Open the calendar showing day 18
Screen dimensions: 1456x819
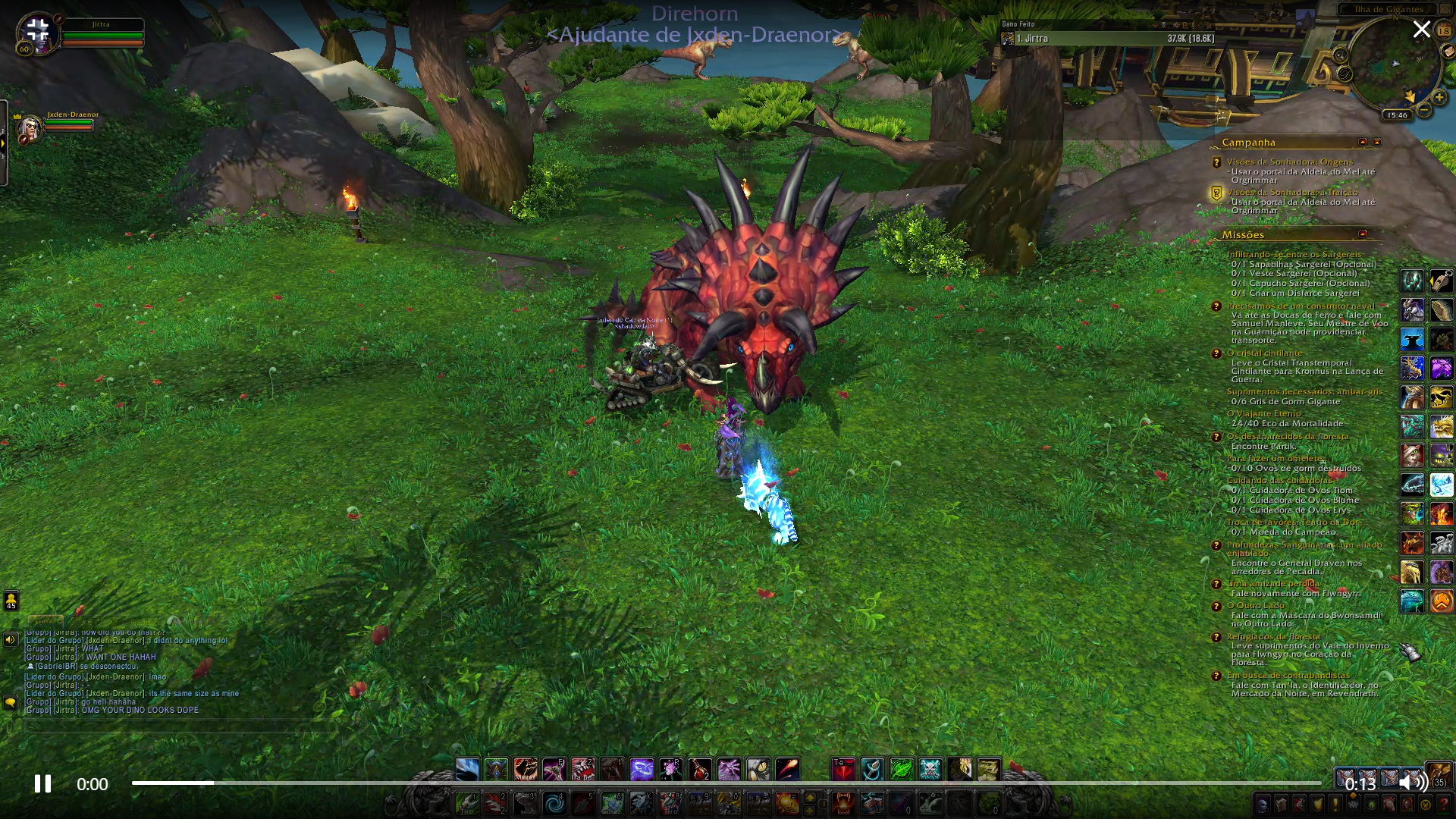coord(1443,31)
